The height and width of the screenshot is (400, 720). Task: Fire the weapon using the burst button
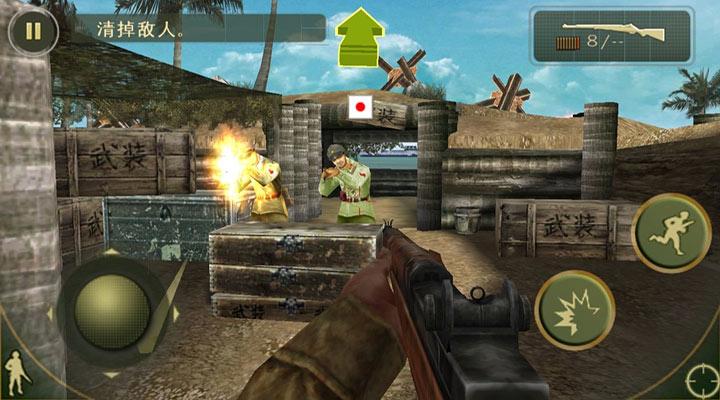pos(574,309)
